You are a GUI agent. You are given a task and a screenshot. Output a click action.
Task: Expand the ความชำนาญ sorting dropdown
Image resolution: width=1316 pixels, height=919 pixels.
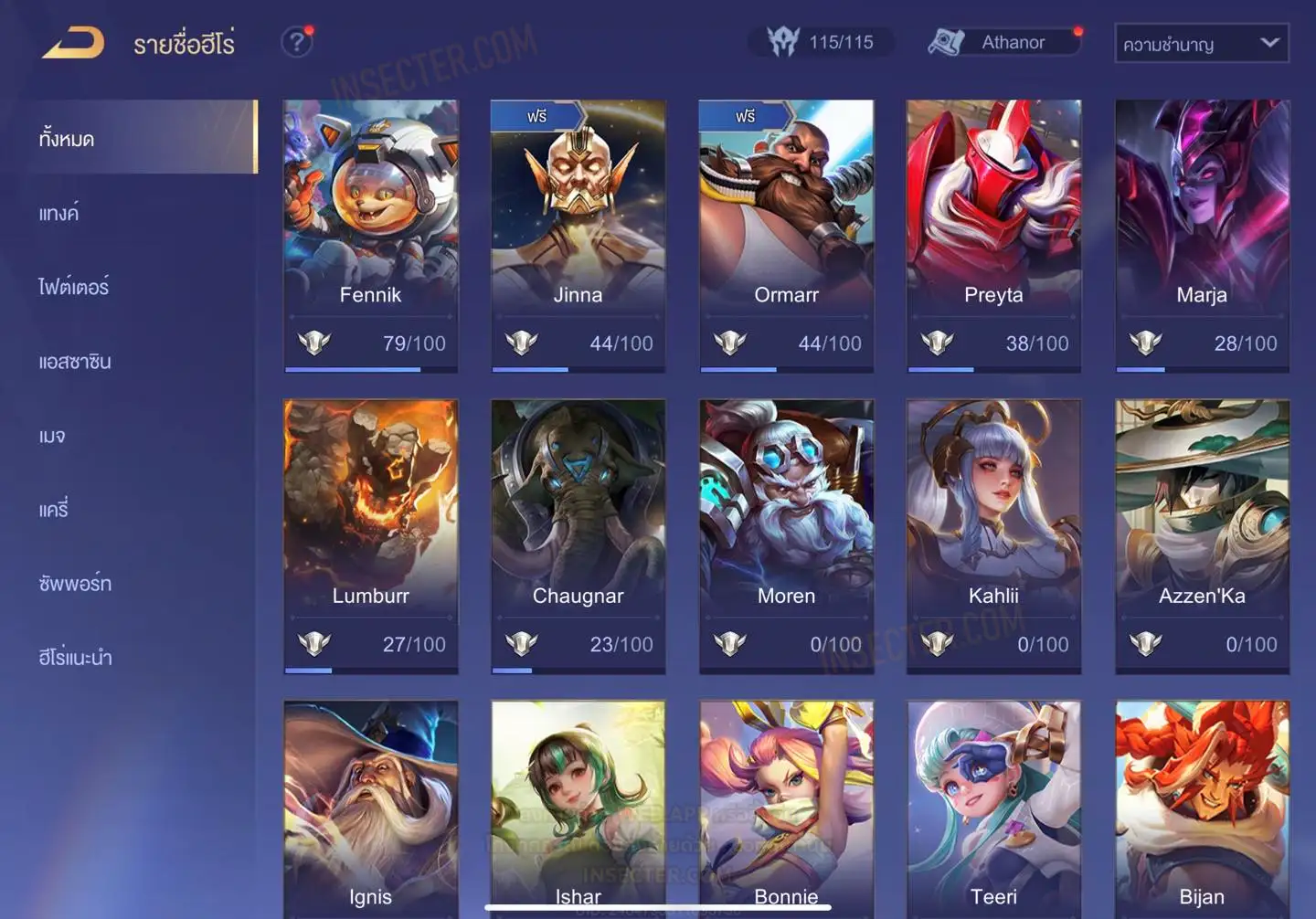click(1201, 44)
